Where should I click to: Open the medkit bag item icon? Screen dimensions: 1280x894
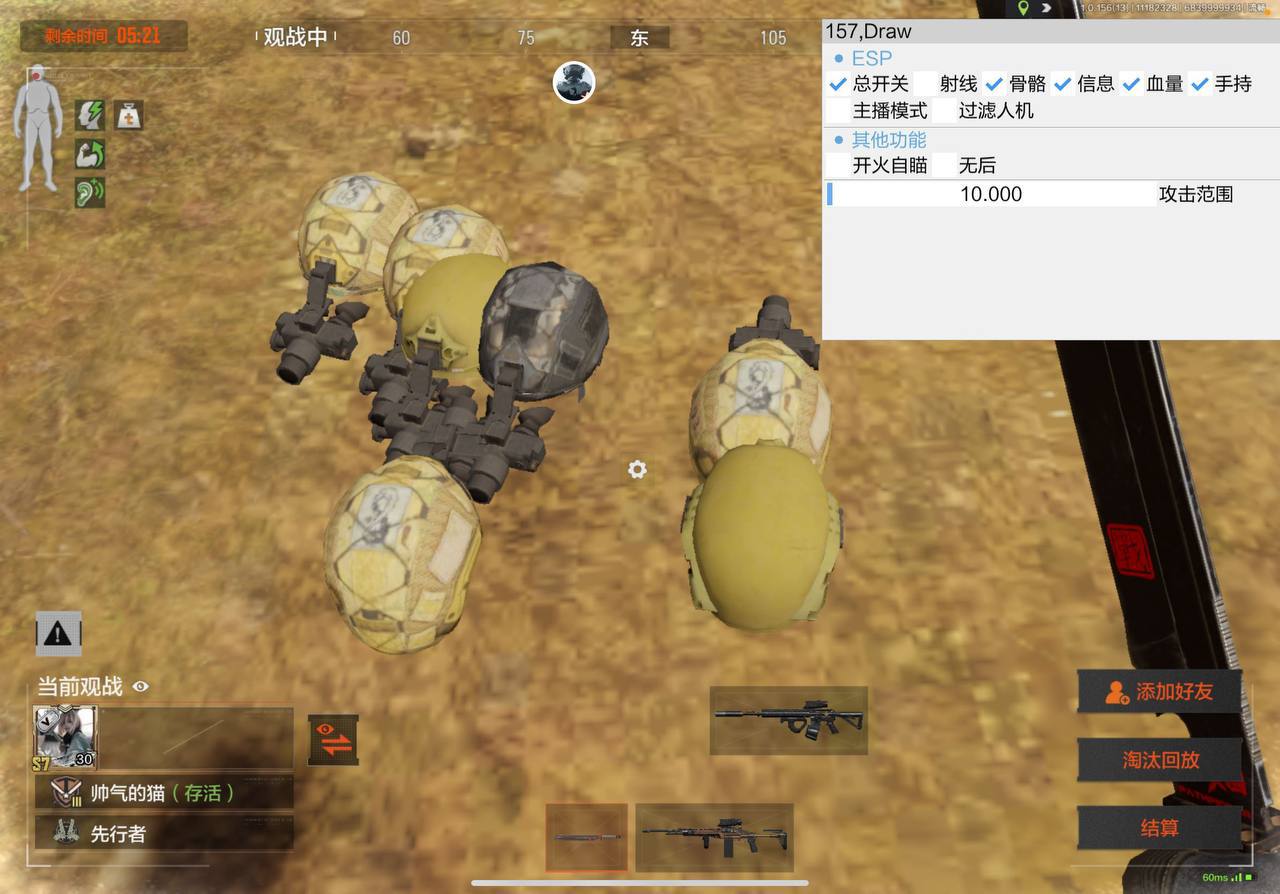(130, 116)
